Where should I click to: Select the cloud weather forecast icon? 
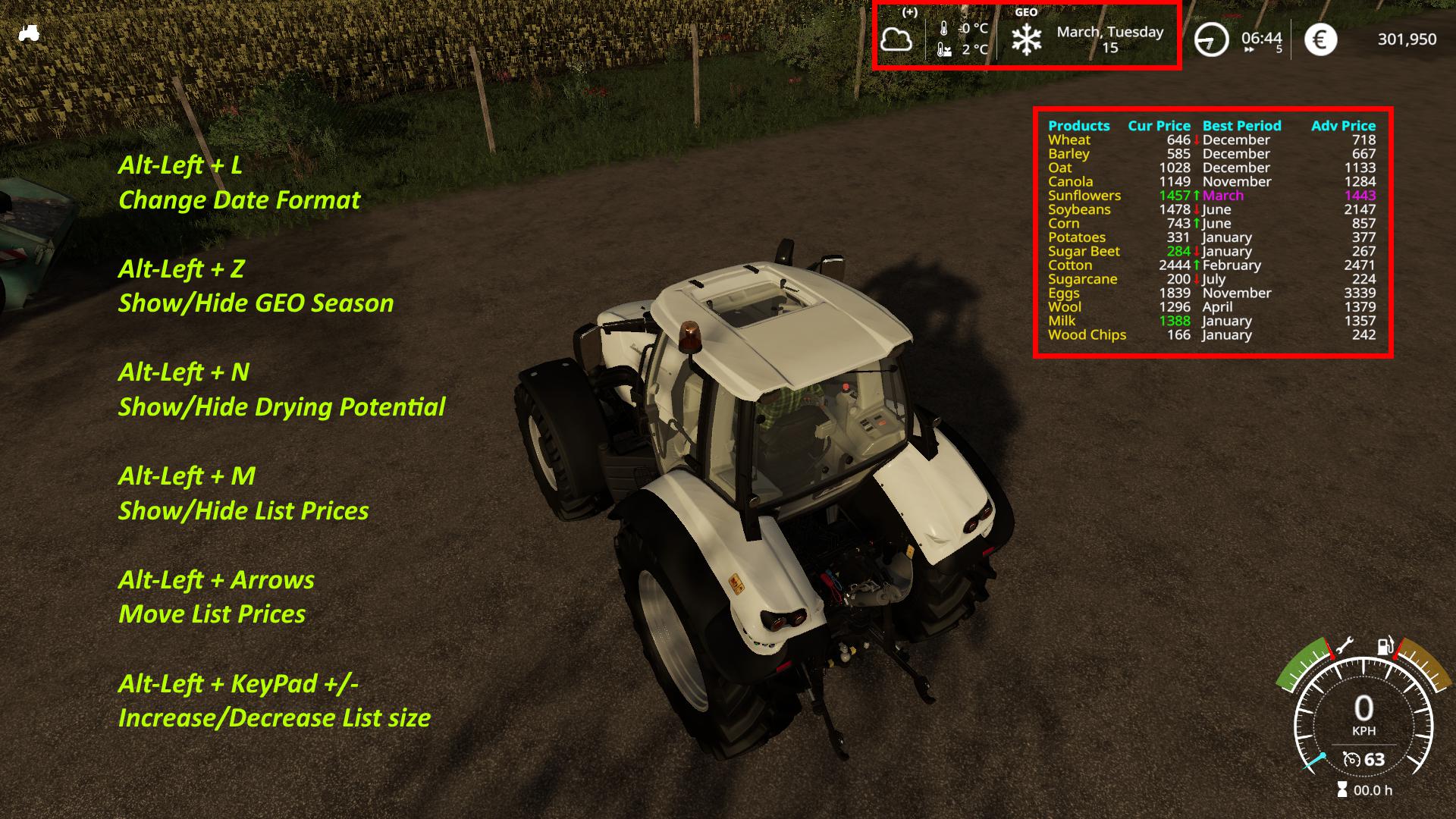[x=896, y=40]
